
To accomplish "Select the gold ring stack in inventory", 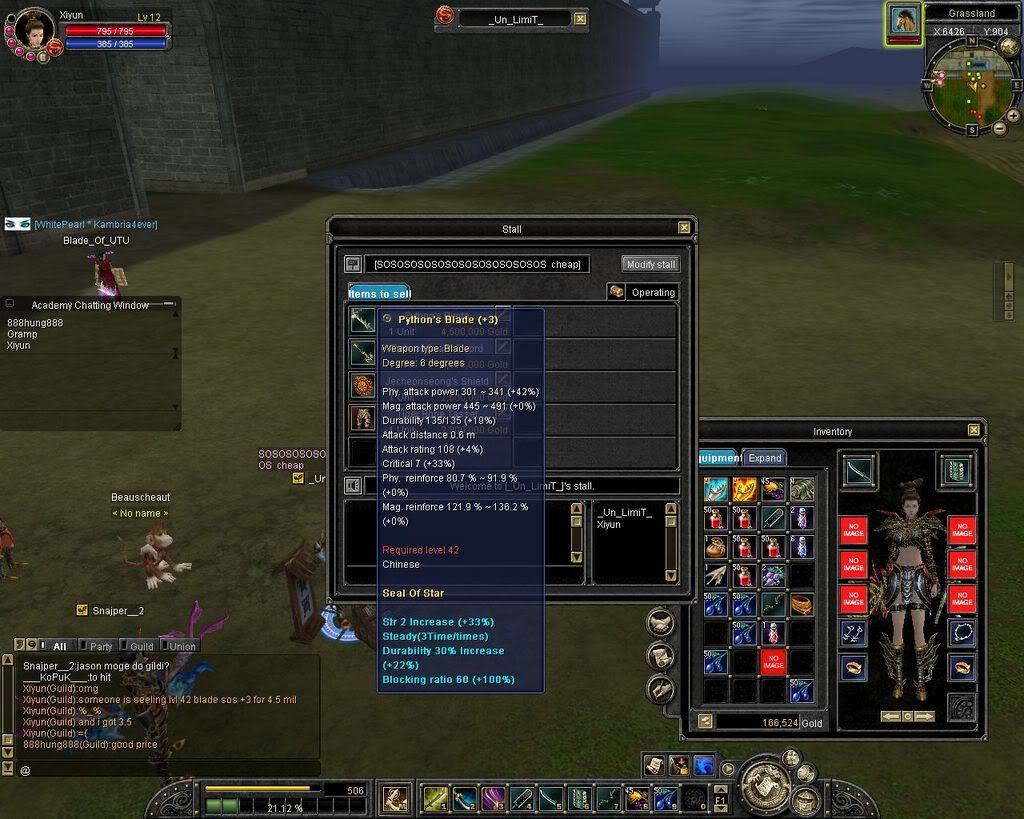I will coord(801,604).
